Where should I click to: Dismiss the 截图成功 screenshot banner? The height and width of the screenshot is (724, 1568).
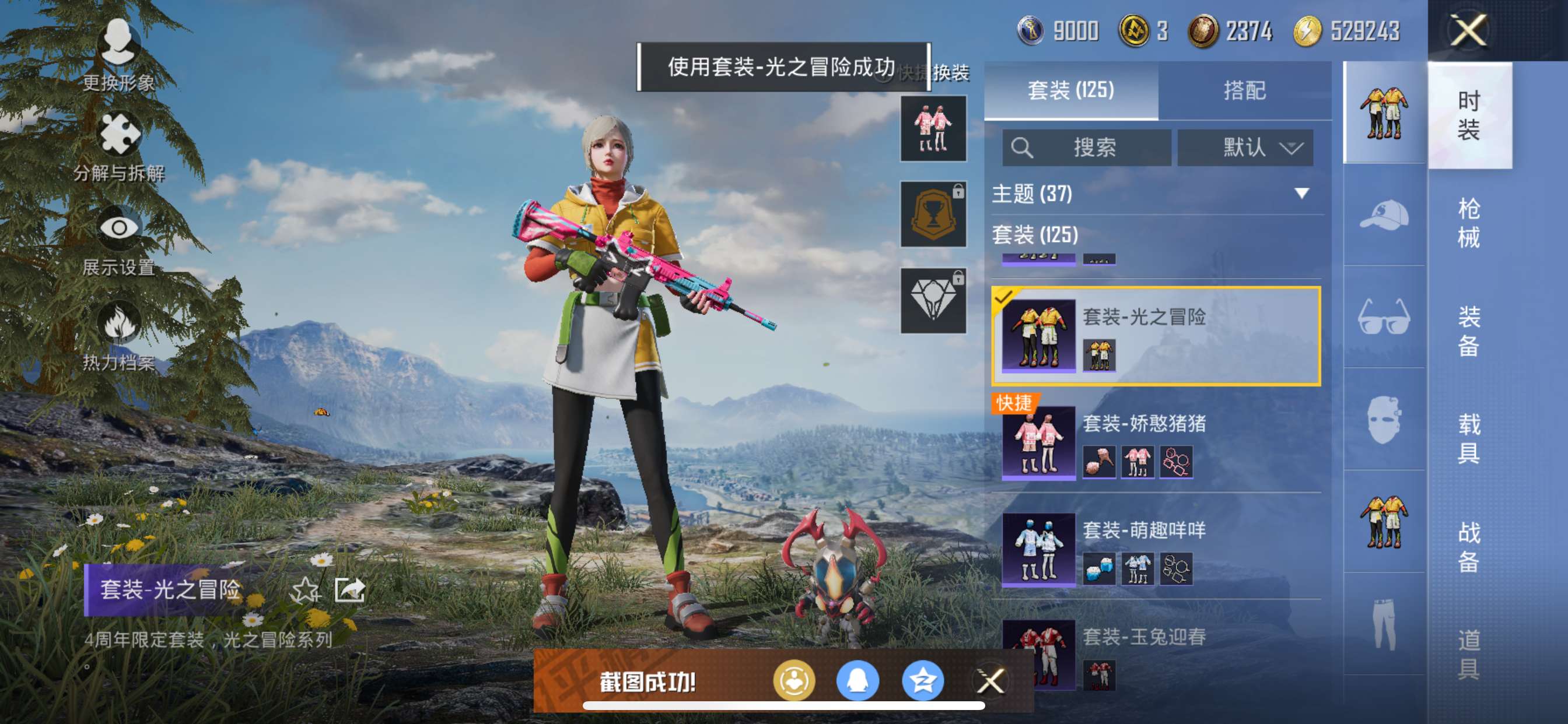[990, 681]
